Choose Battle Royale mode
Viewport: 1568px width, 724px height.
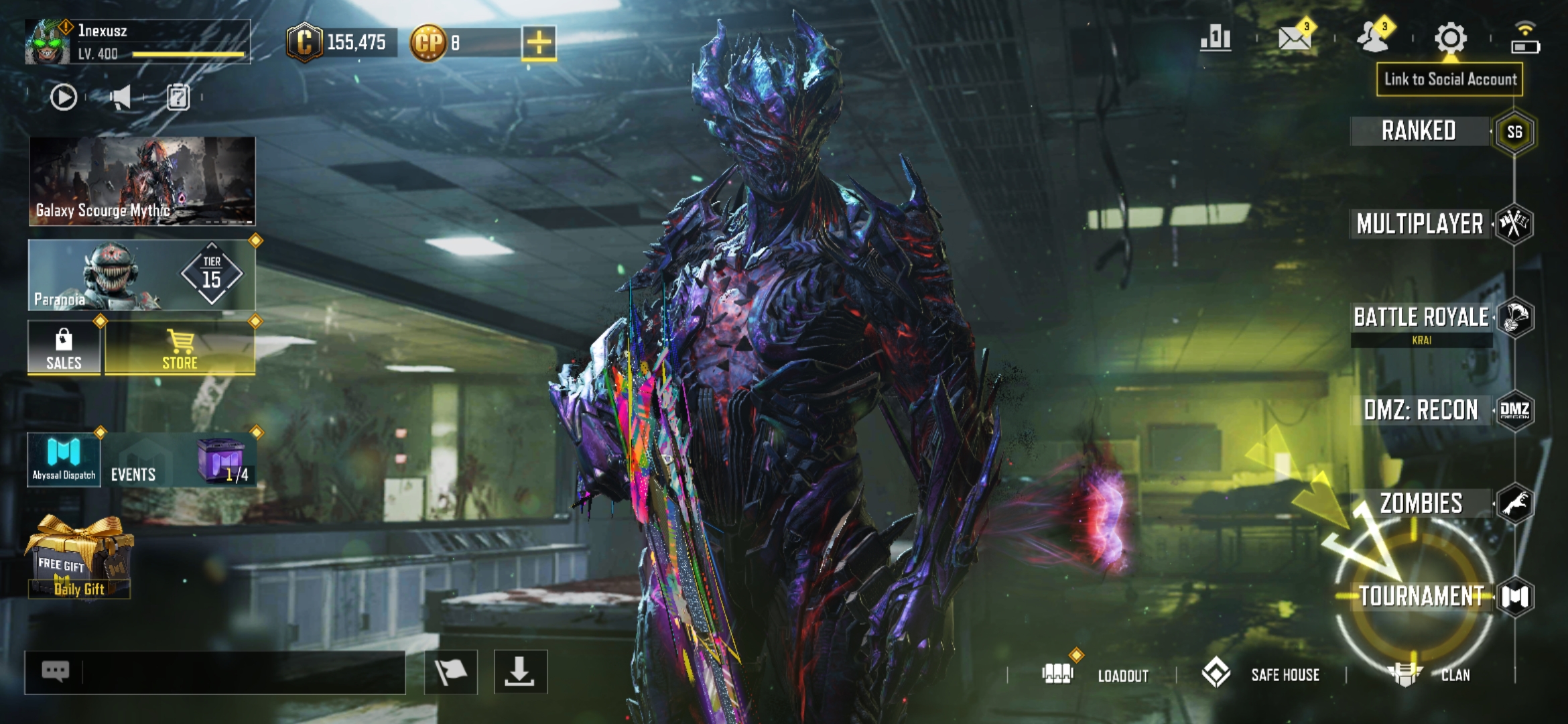(x=1422, y=318)
